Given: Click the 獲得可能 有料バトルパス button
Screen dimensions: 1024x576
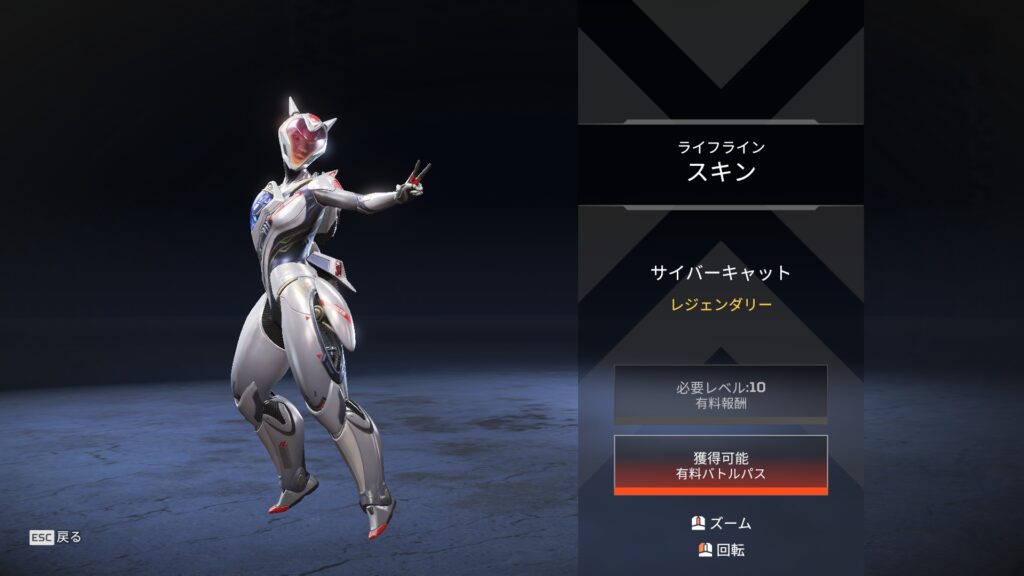Looking at the screenshot, I should 720,465.
